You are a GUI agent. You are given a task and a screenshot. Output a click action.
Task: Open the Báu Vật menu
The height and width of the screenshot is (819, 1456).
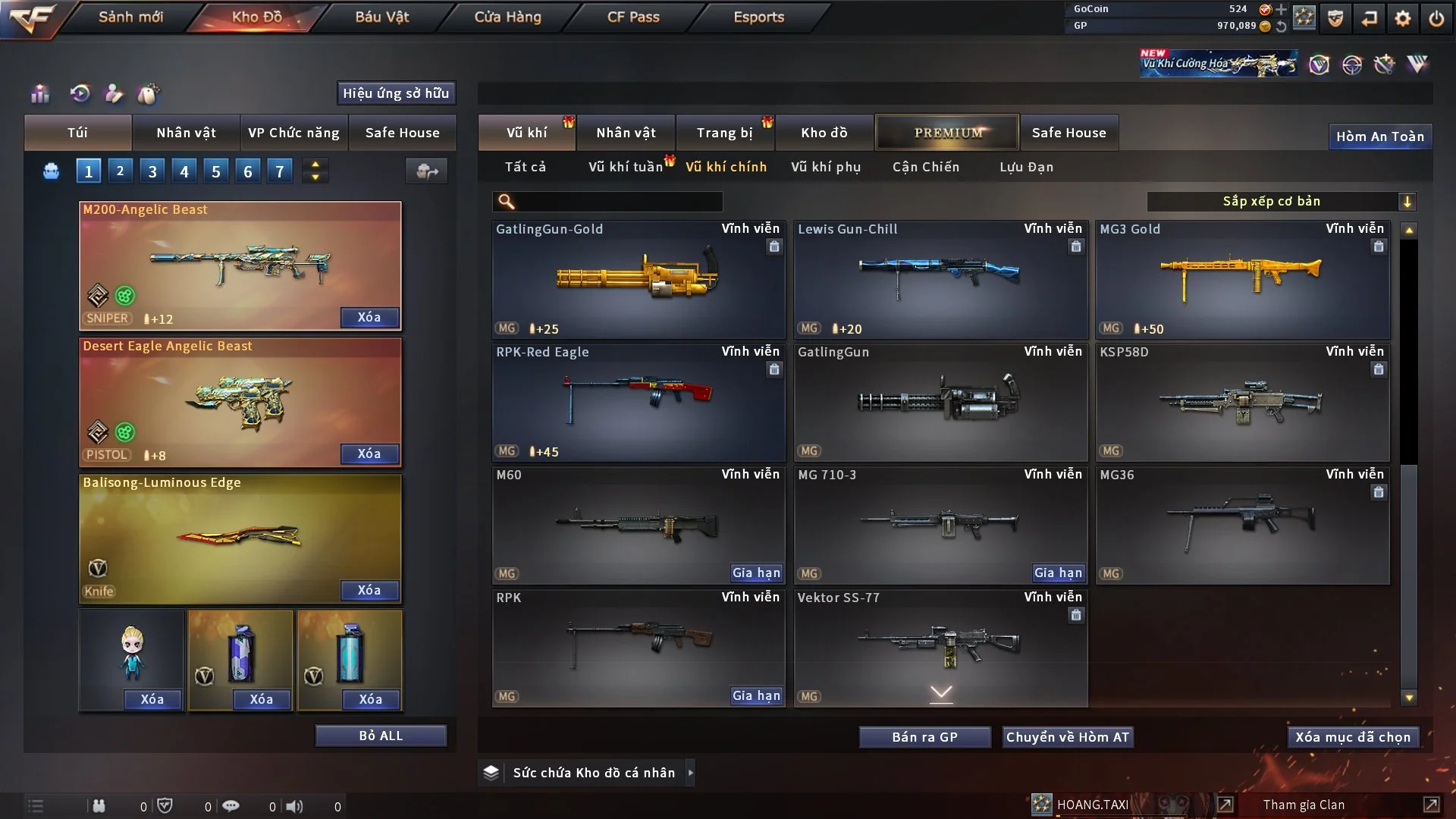pyautogui.click(x=381, y=17)
